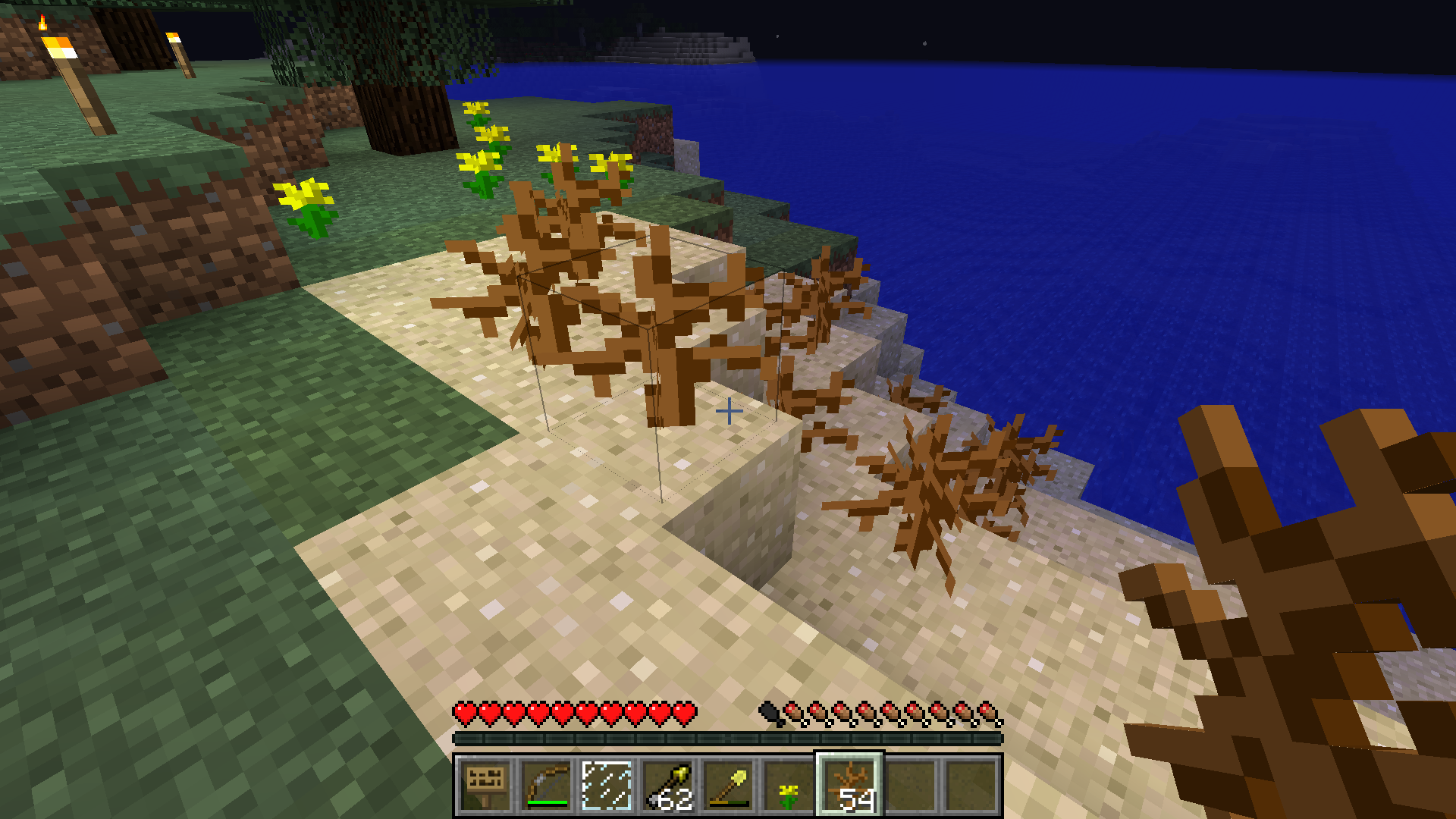This screenshot has height=819, width=1456.
Task: Select the yellow dandelion flower slot
Action: 789,786
